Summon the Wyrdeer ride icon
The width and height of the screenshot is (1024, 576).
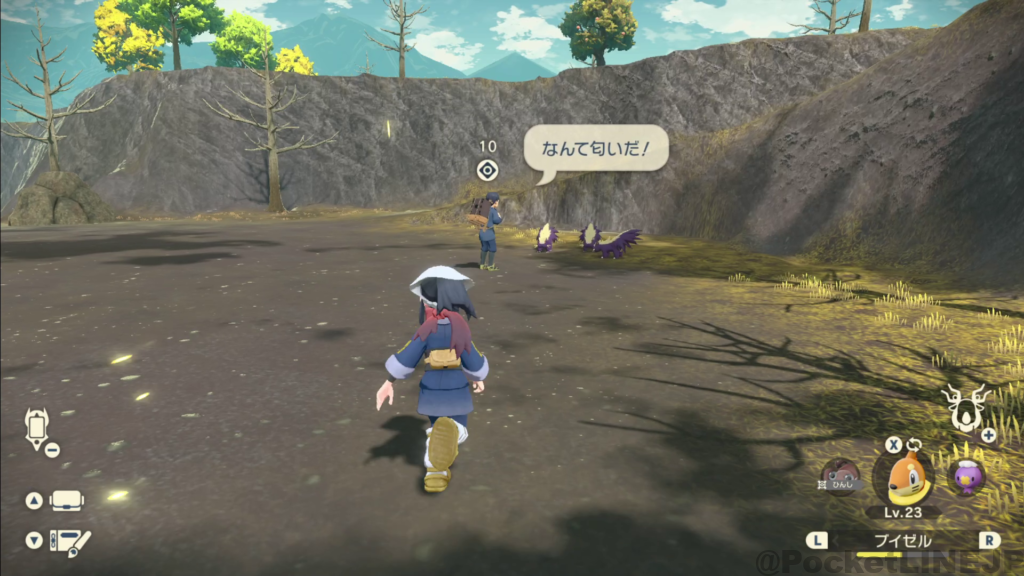coord(964,406)
